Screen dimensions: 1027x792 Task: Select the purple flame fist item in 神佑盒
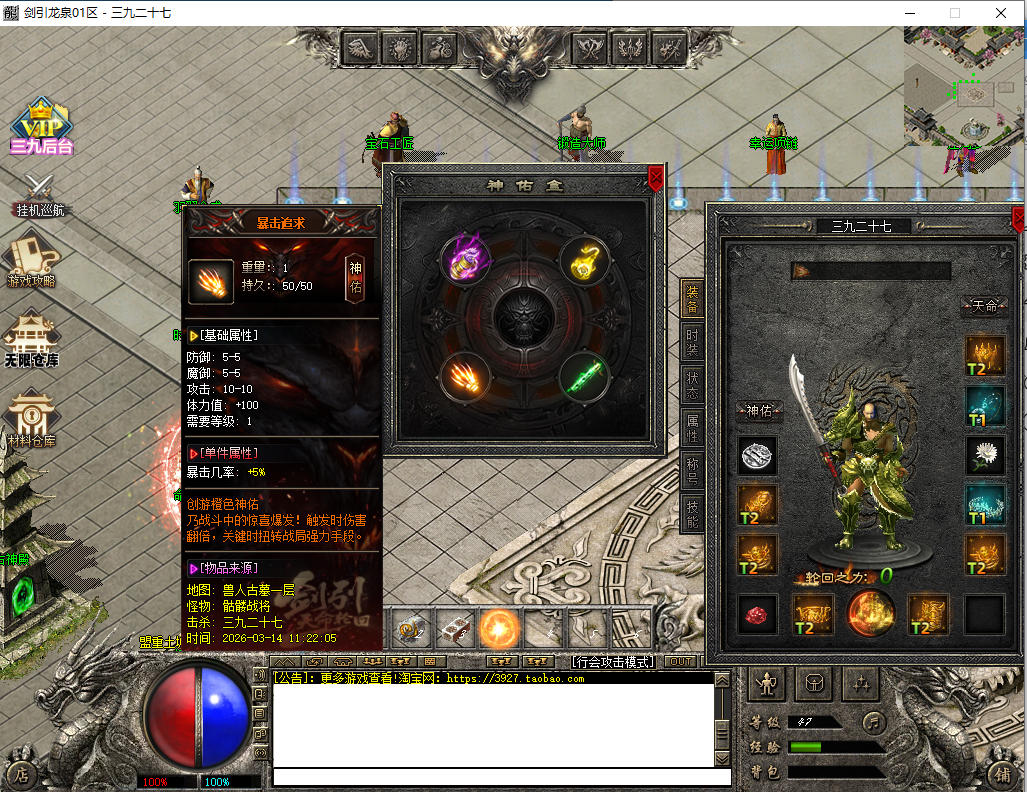466,260
